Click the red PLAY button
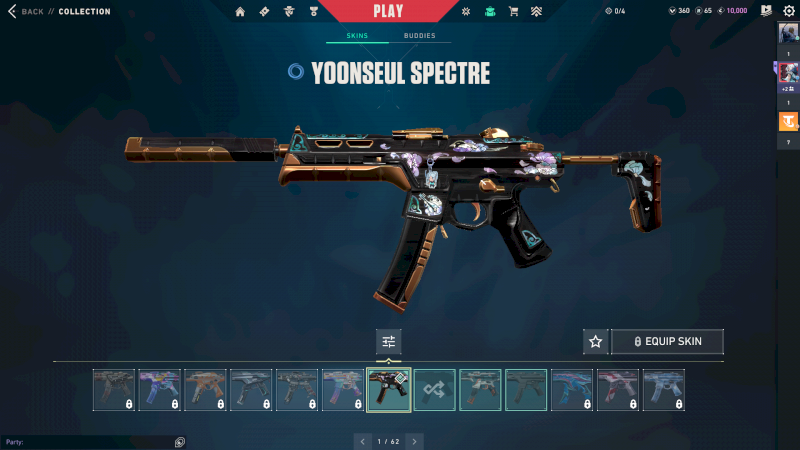The height and width of the screenshot is (450, 800). click(388, 11)
